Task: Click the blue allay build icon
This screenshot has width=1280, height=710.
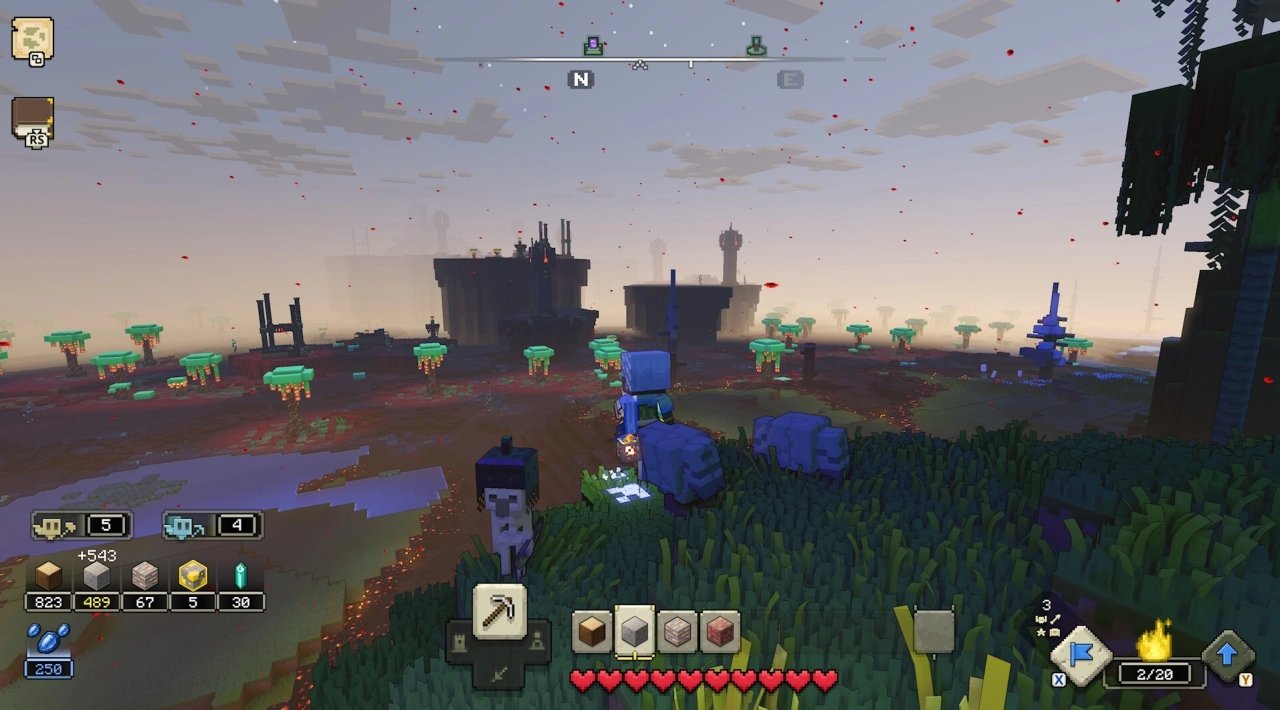Action: [x=185, y=525]
